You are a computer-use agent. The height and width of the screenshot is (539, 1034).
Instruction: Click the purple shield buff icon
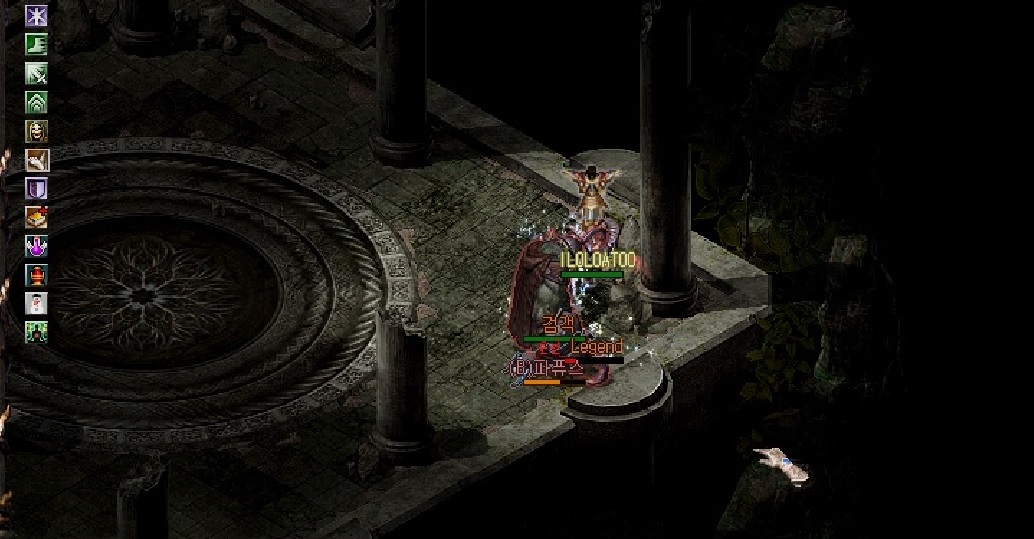coord(37,188)
